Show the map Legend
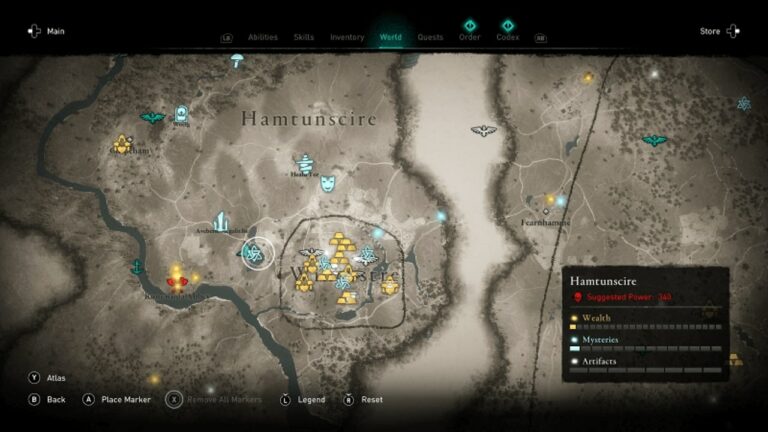The height and width of the screenshot is (432, 768). [x=310, y=399]
